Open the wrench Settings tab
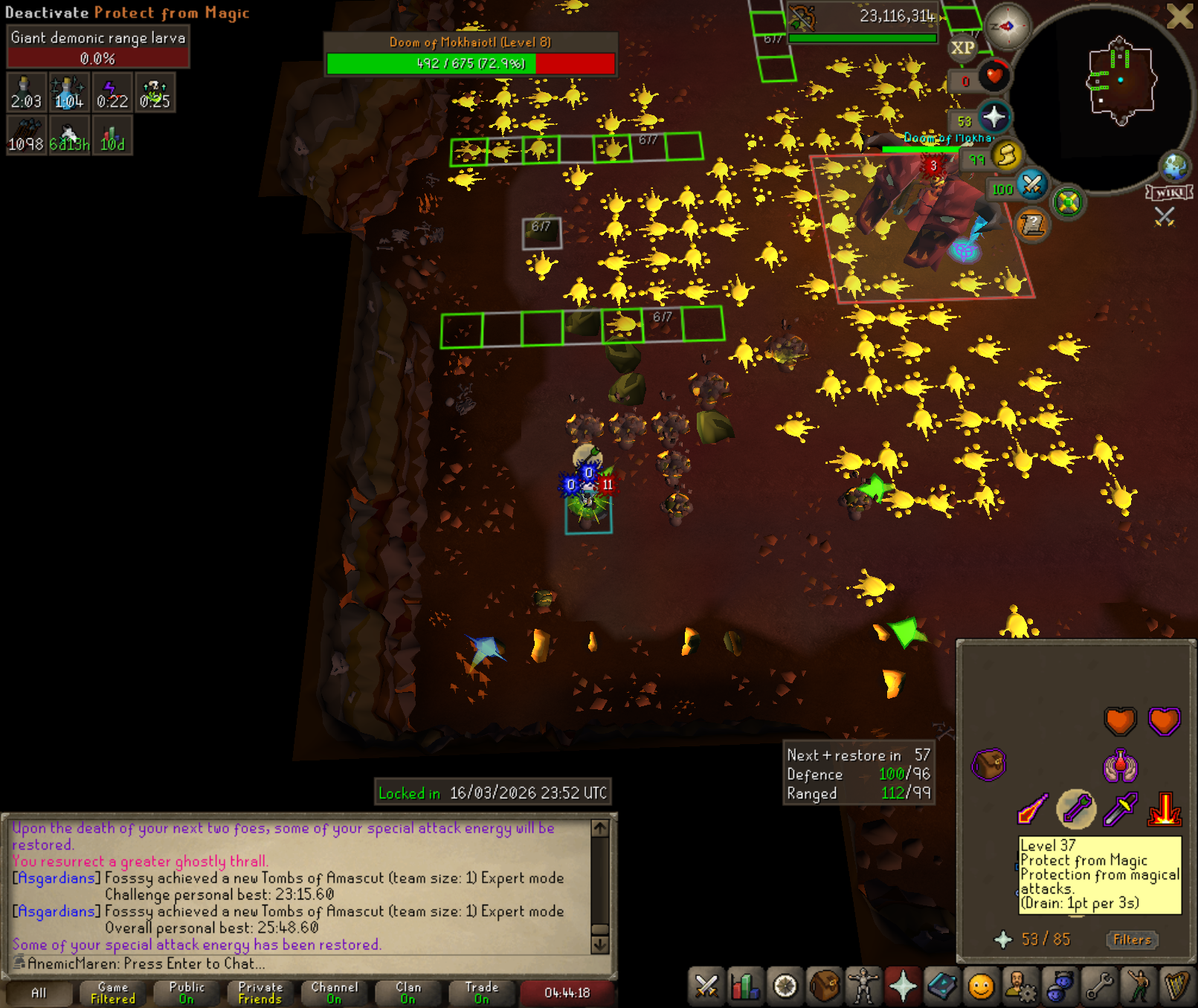The width and height of the screenshot is (1198, 1008). coord(1098,986)
